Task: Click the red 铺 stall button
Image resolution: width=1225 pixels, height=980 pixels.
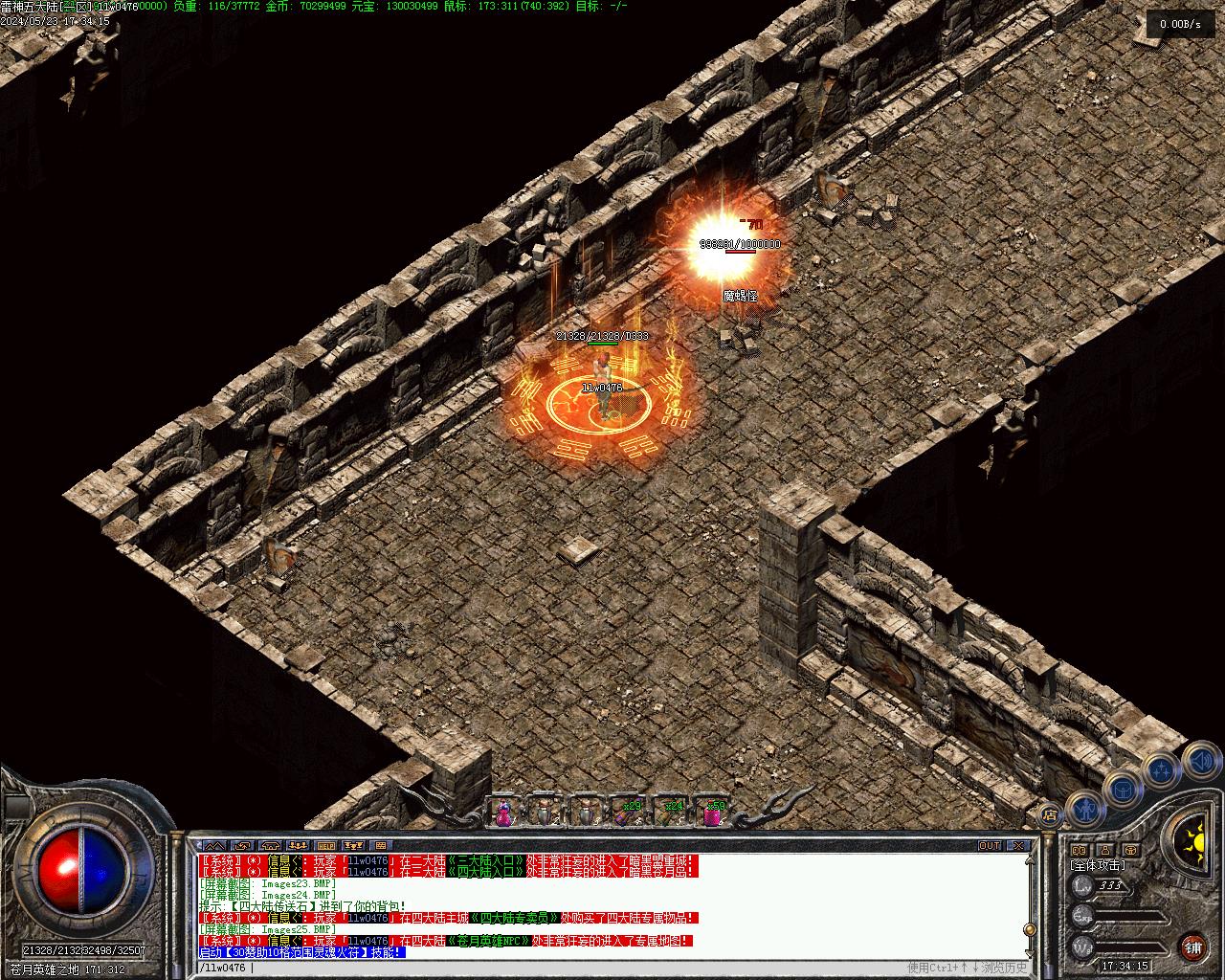Action: (x=1192, y=947)
